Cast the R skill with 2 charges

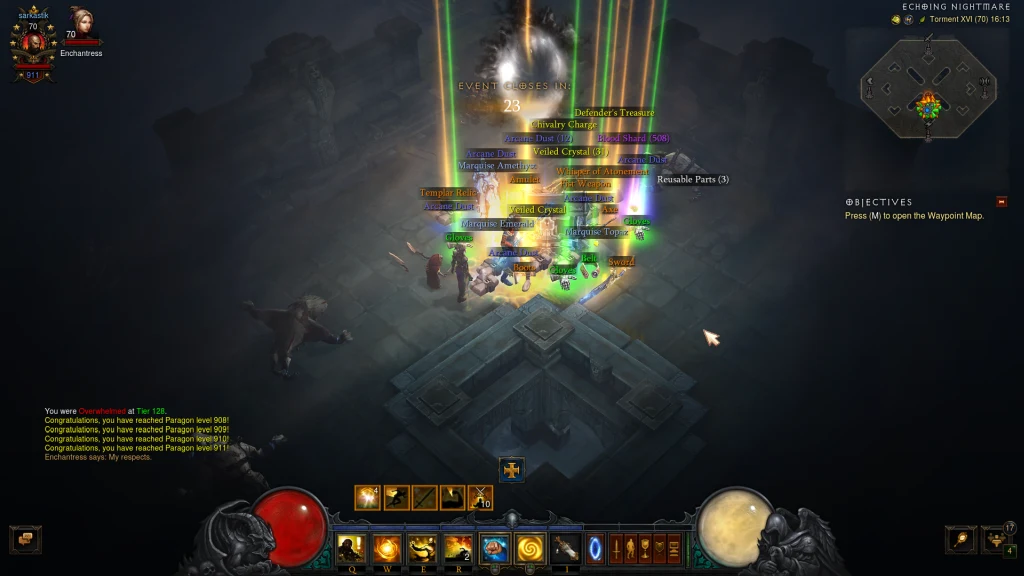pyautogui.click(x=458, y=548)
